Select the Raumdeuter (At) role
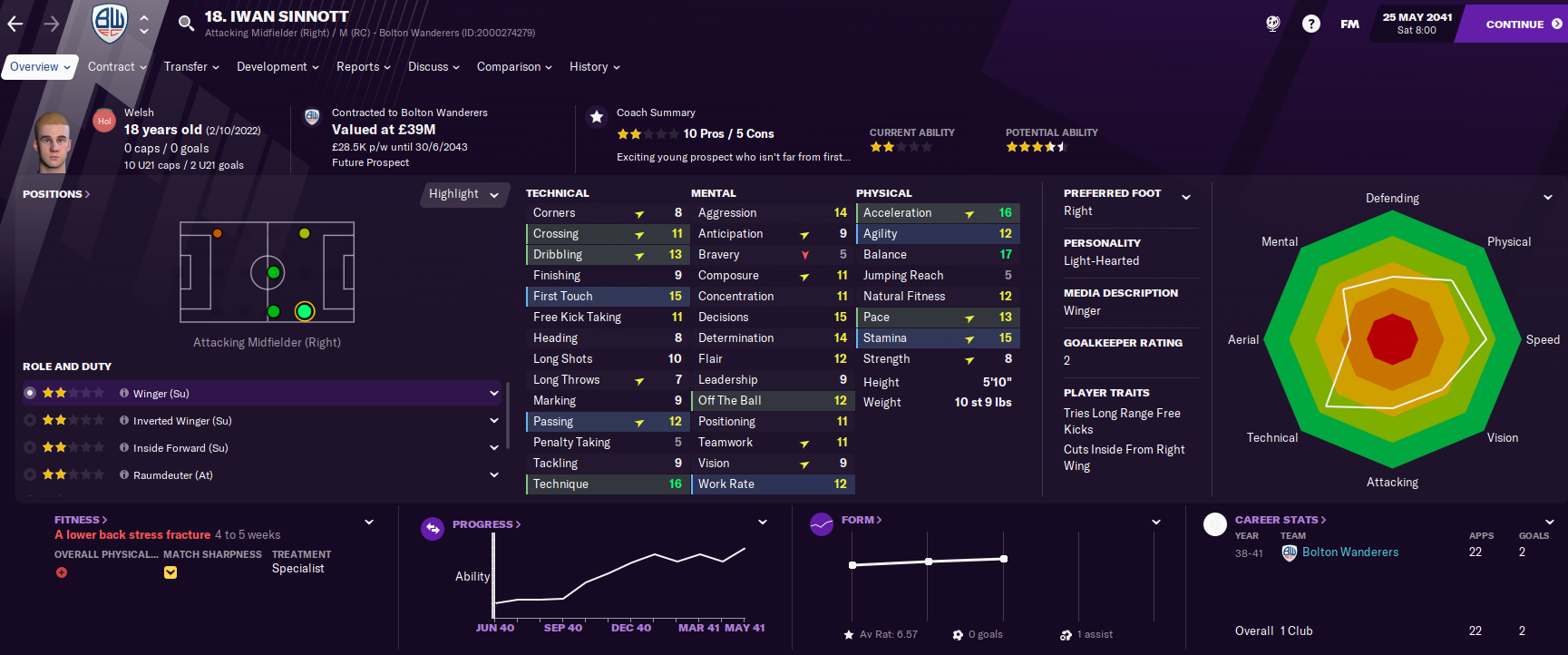 coord(172,475)
